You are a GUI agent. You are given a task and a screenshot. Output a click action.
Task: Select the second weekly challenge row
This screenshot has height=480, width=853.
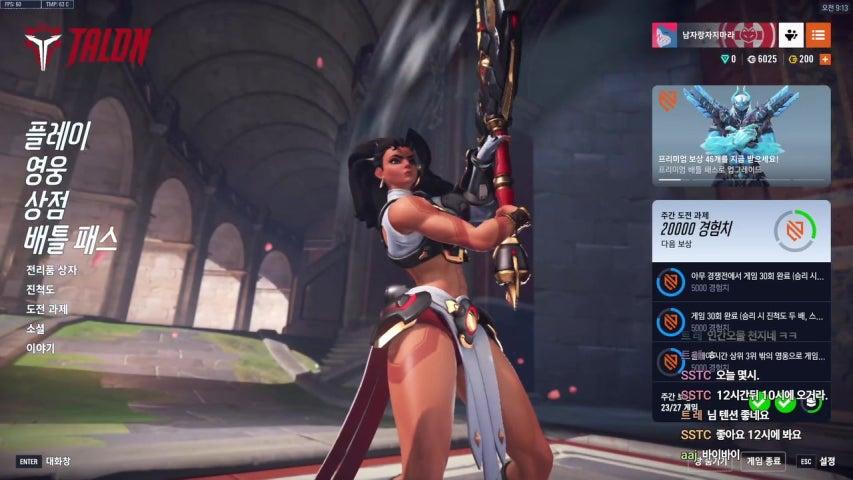[741, 321]
